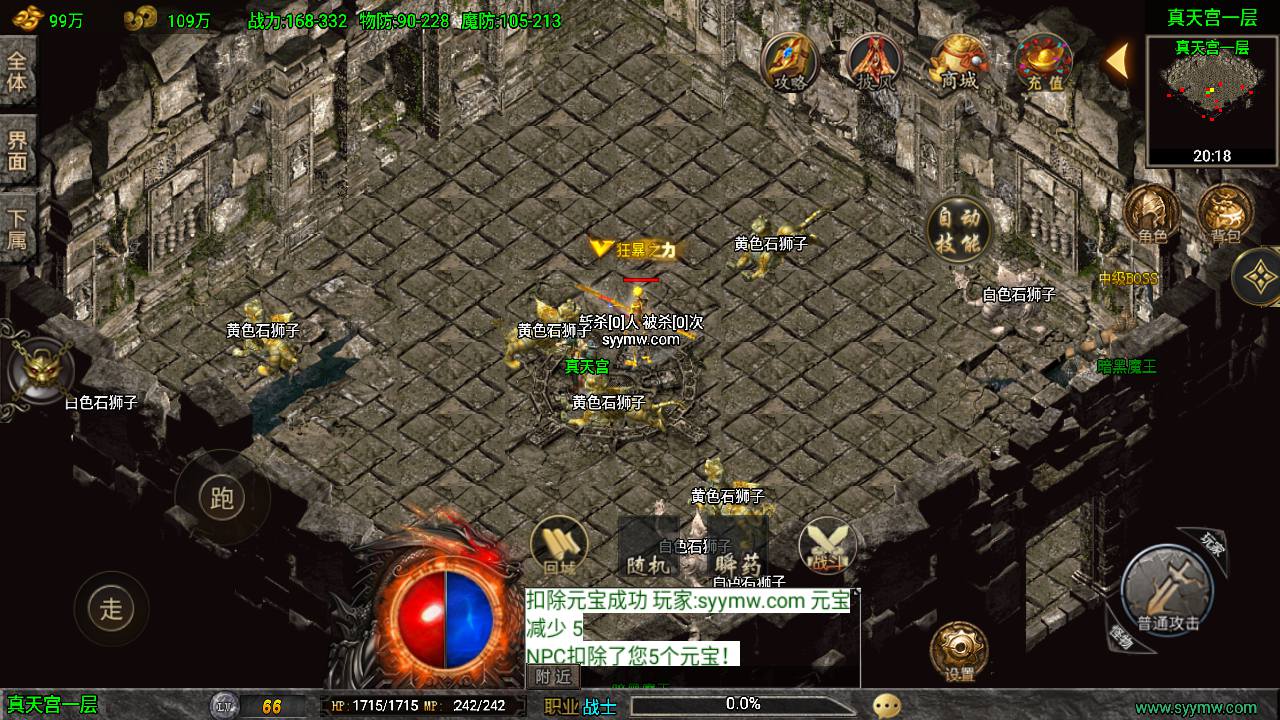Switch to the 界面 tab
1280x720 pixels.
17,150
